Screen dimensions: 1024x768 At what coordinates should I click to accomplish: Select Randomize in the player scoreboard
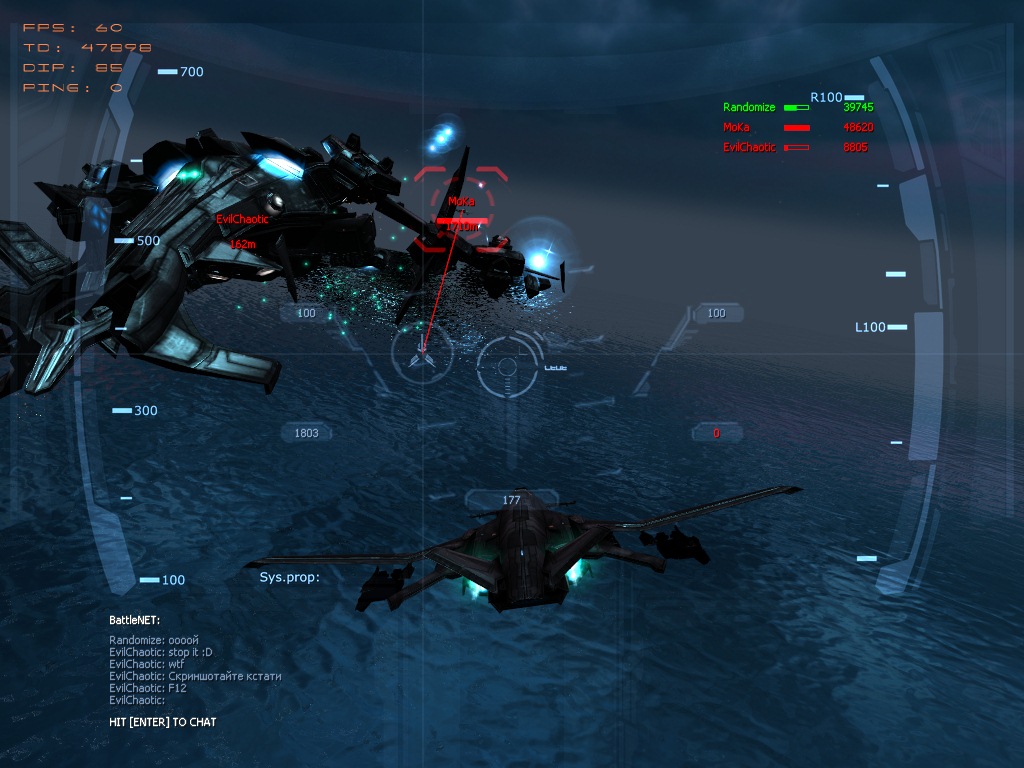point(749,107)
